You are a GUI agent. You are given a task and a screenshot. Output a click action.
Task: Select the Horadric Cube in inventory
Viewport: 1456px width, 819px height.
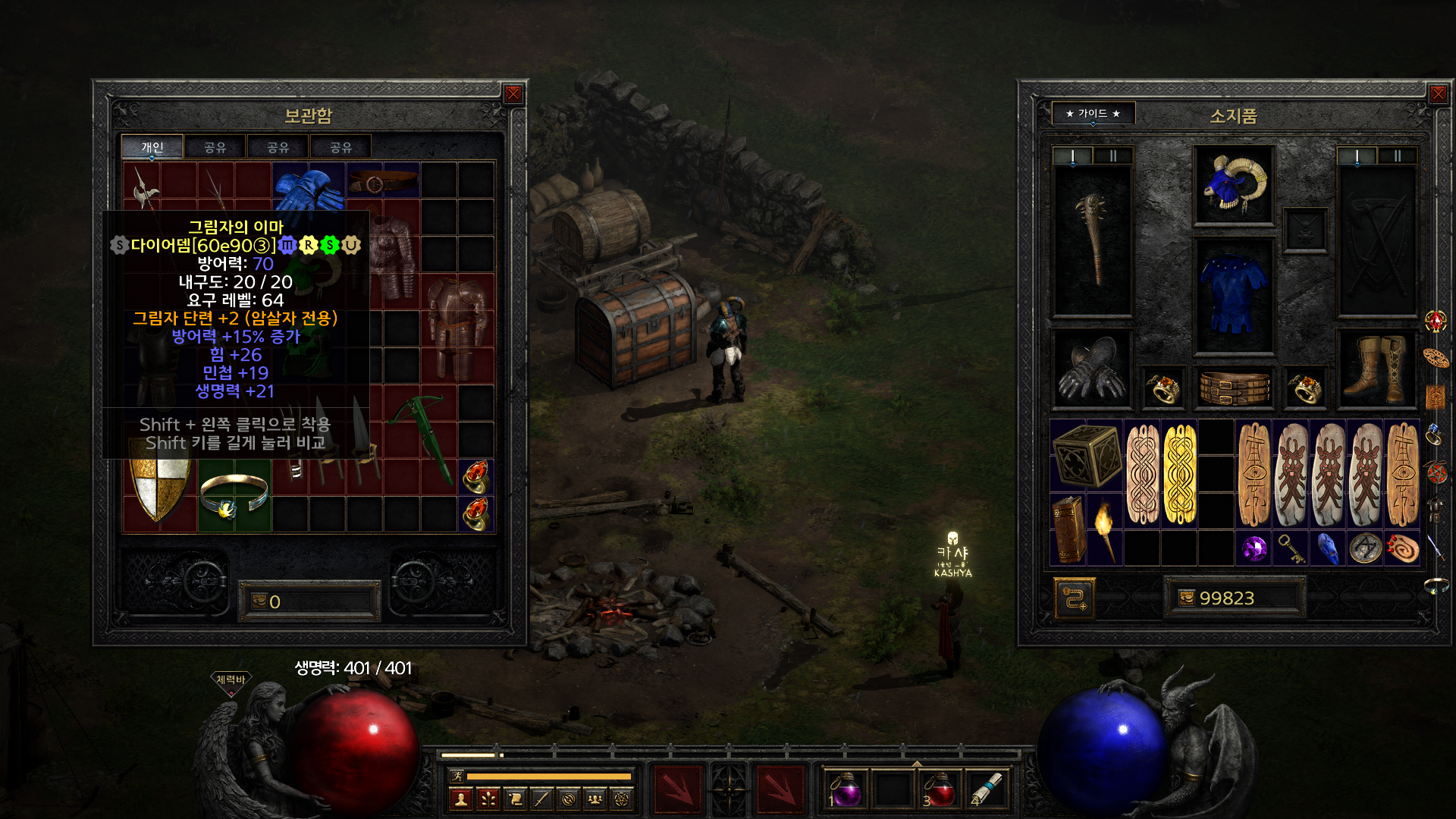(1087, 454)
